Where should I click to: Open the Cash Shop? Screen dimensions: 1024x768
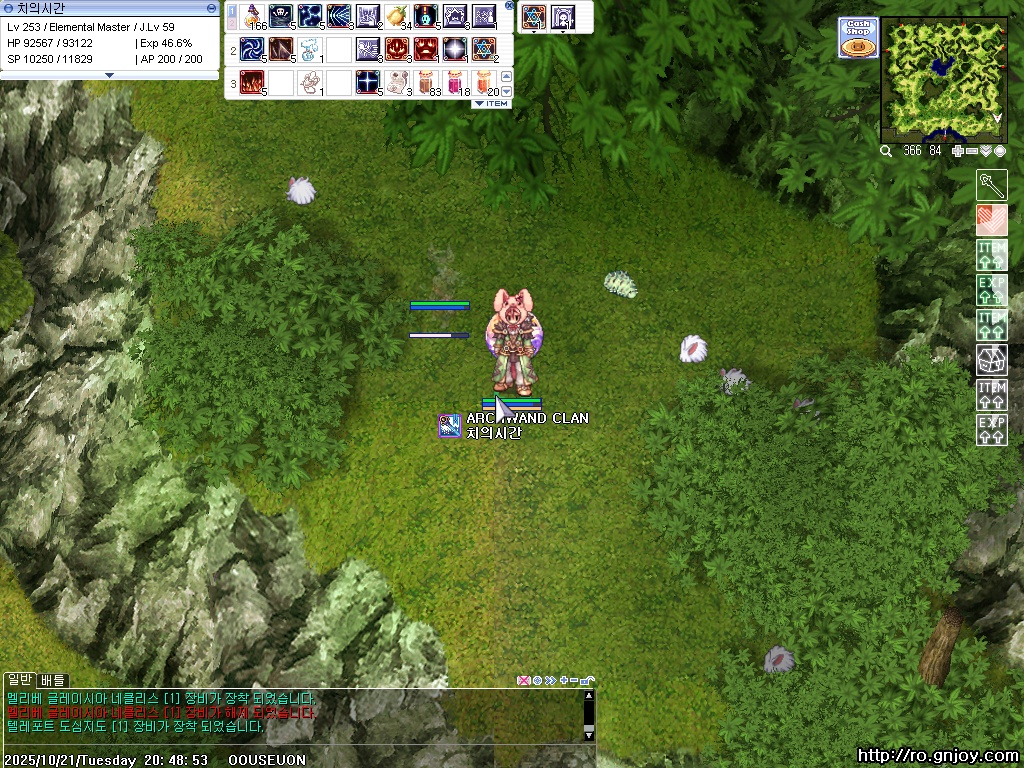click(857, 38)
